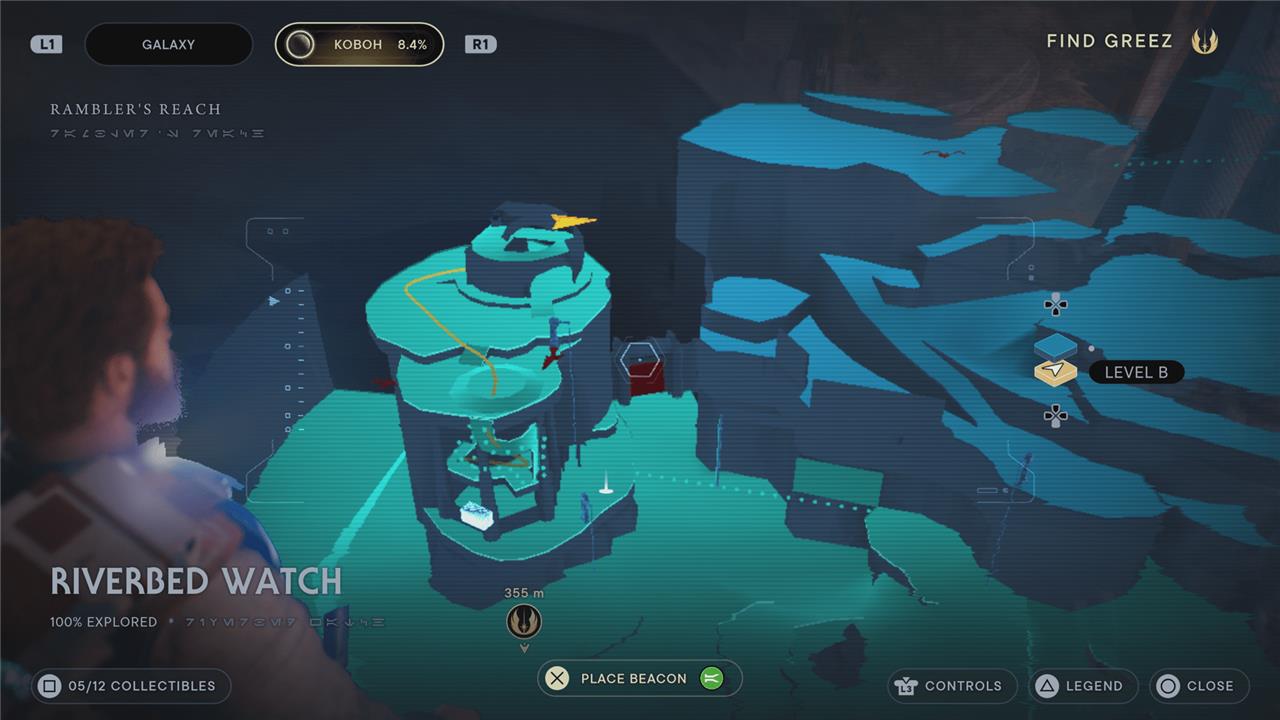Select the Level B floor indicator
This screenshot has height=720, width=1280.
1135,372
